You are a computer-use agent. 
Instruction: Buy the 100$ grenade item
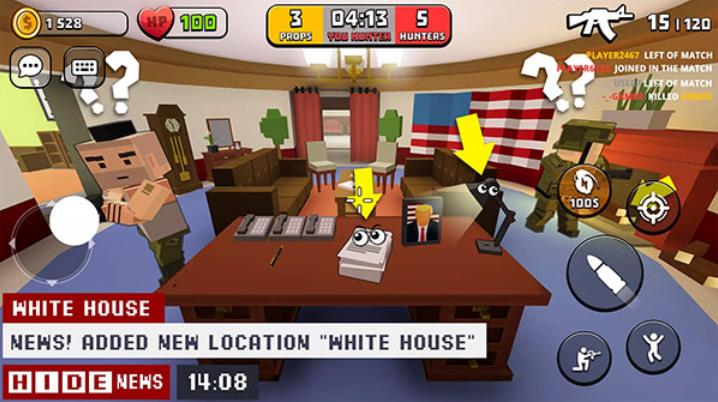(581, 187)
